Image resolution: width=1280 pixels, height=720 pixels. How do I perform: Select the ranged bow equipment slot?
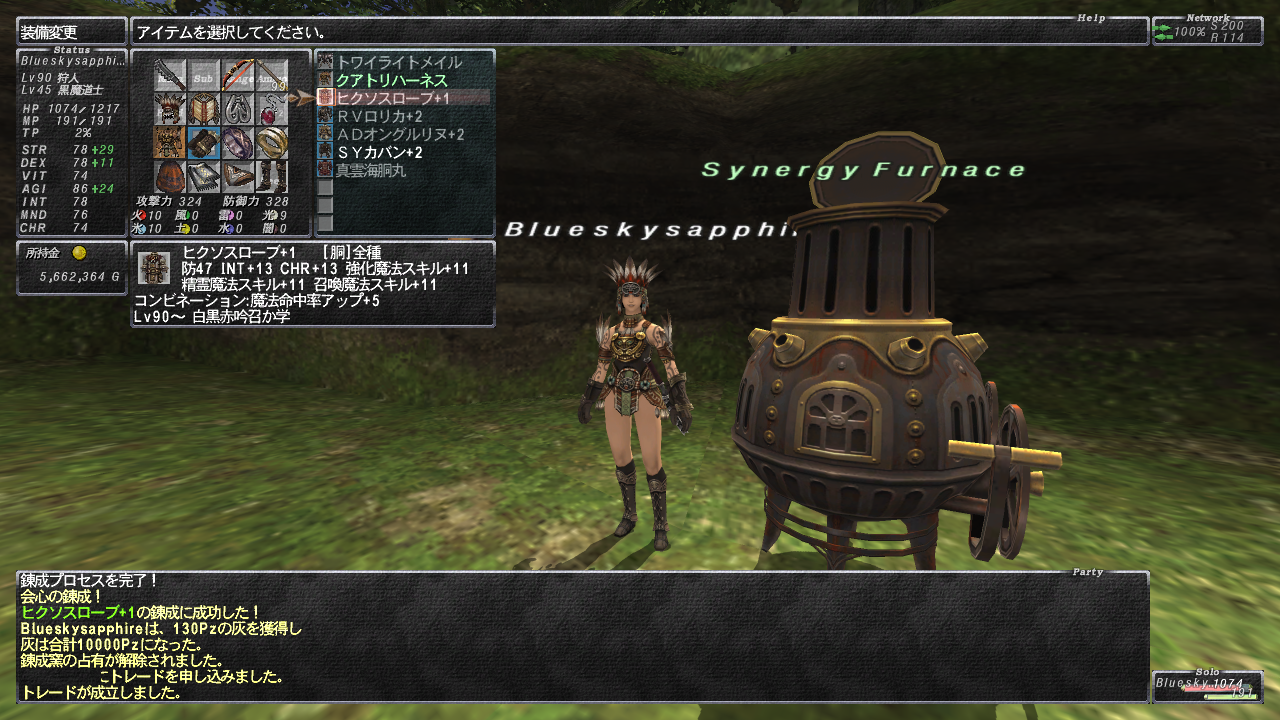pos(237,76)
